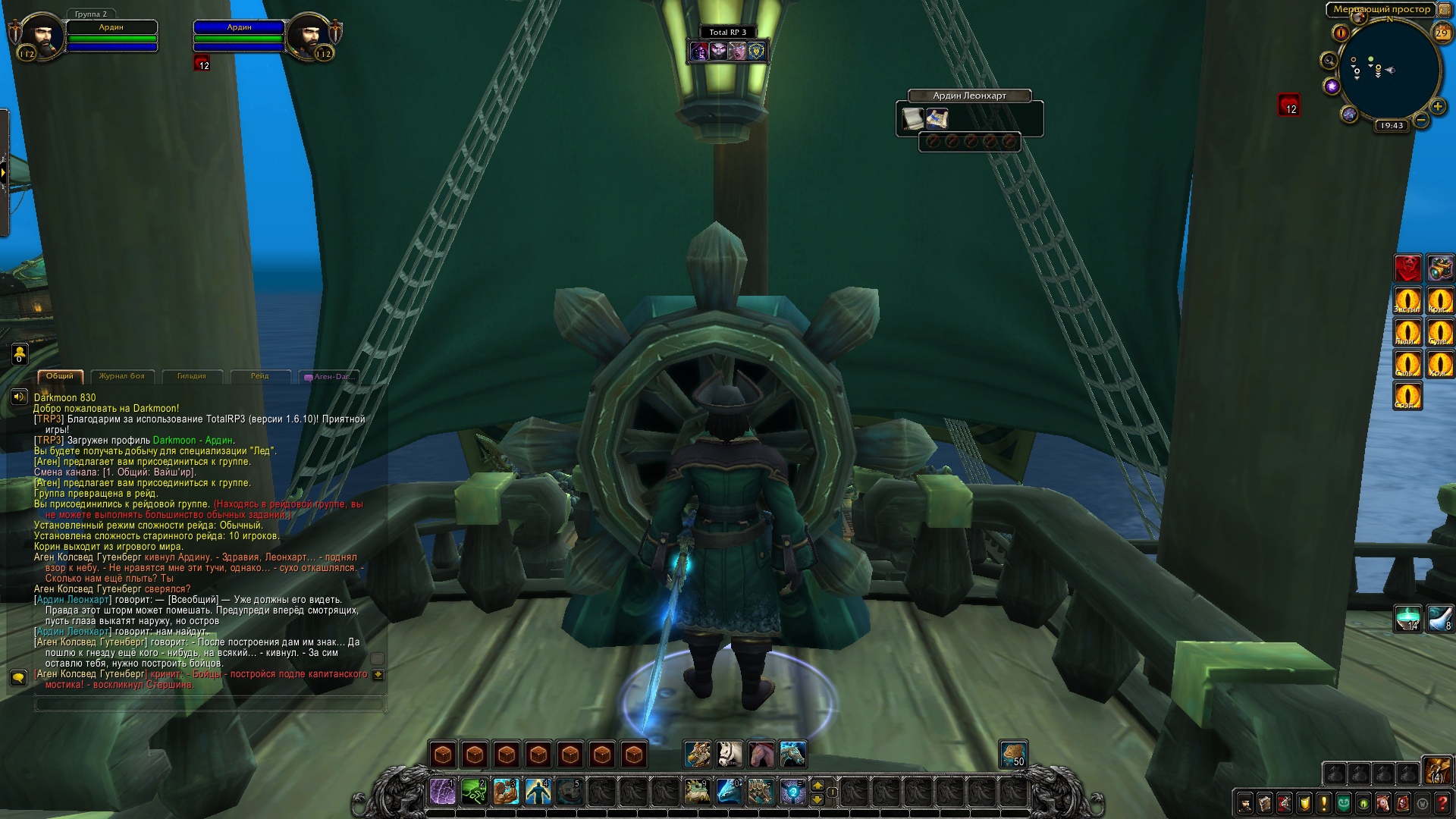Zoom out the minimap with minus button

[1421, 120]
